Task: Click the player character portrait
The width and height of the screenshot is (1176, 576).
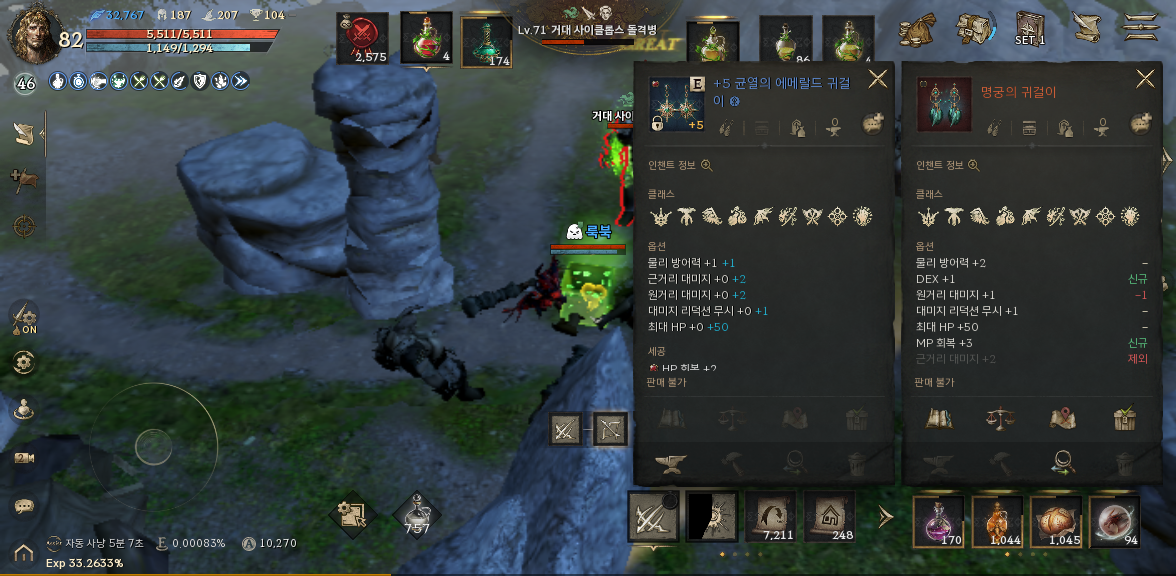Action: pyautogui.click(x=34, y=32)
